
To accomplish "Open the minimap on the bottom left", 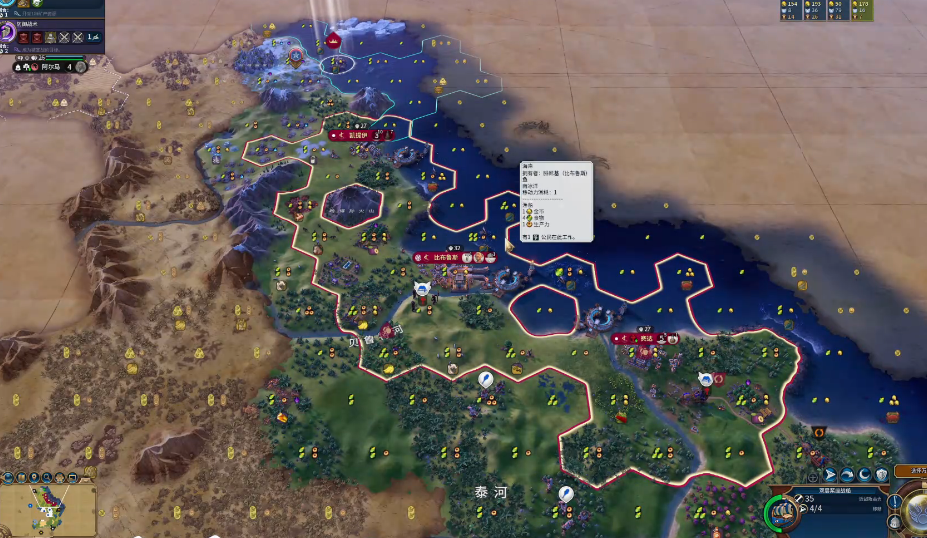I will click(48, 510).
